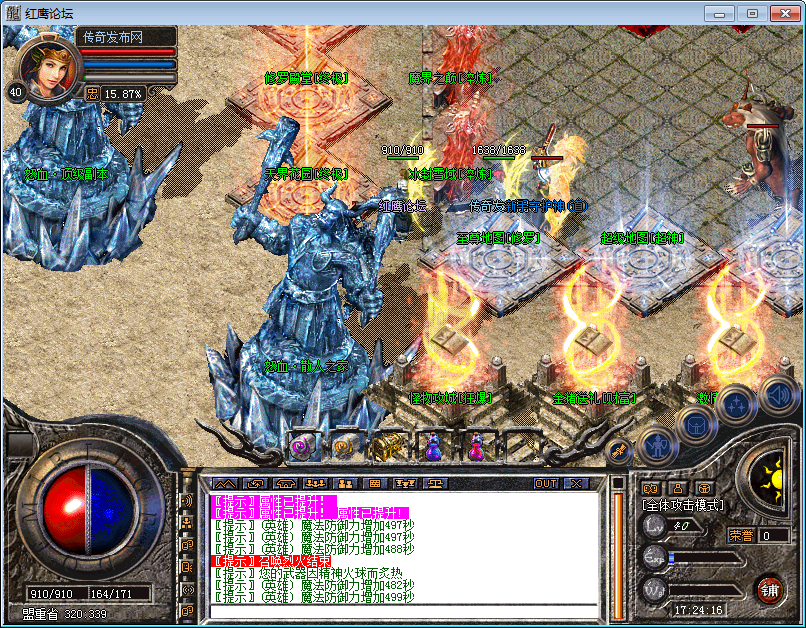Screen dimensions: 806x628
Task: Click the OUT button above the chat
Action: [x=545, y=484]
